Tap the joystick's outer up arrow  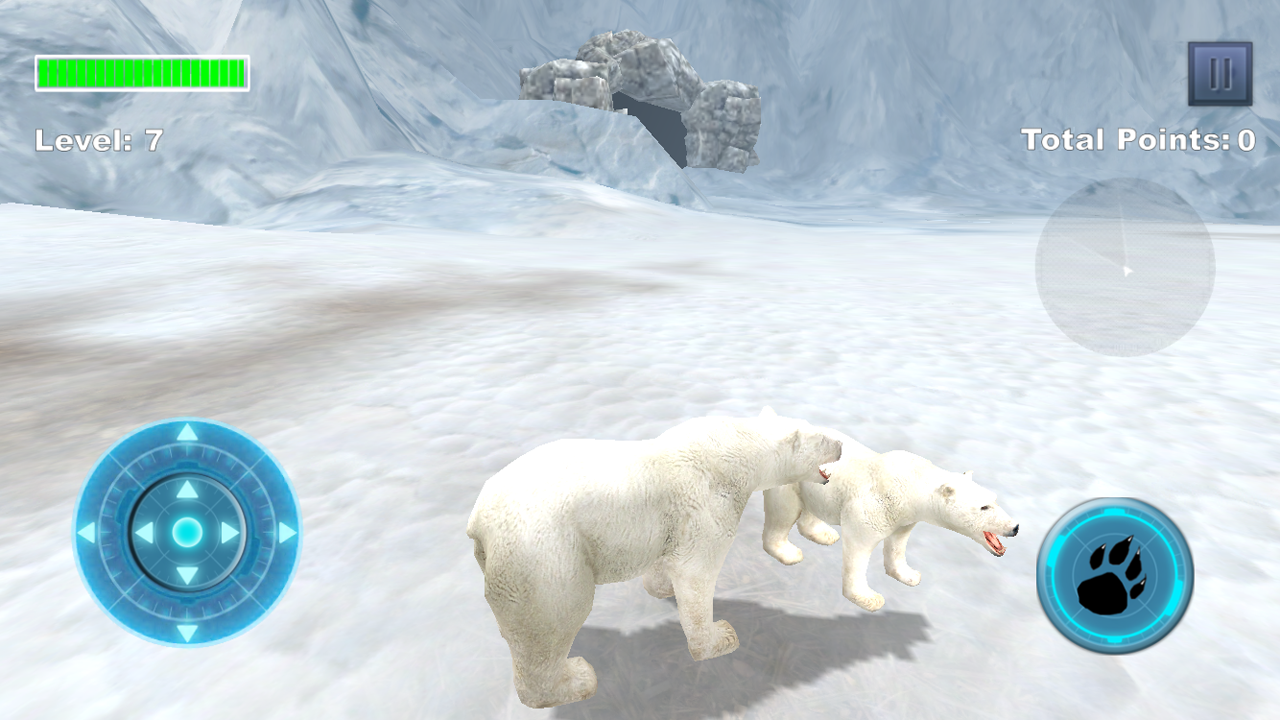point(187,432)
